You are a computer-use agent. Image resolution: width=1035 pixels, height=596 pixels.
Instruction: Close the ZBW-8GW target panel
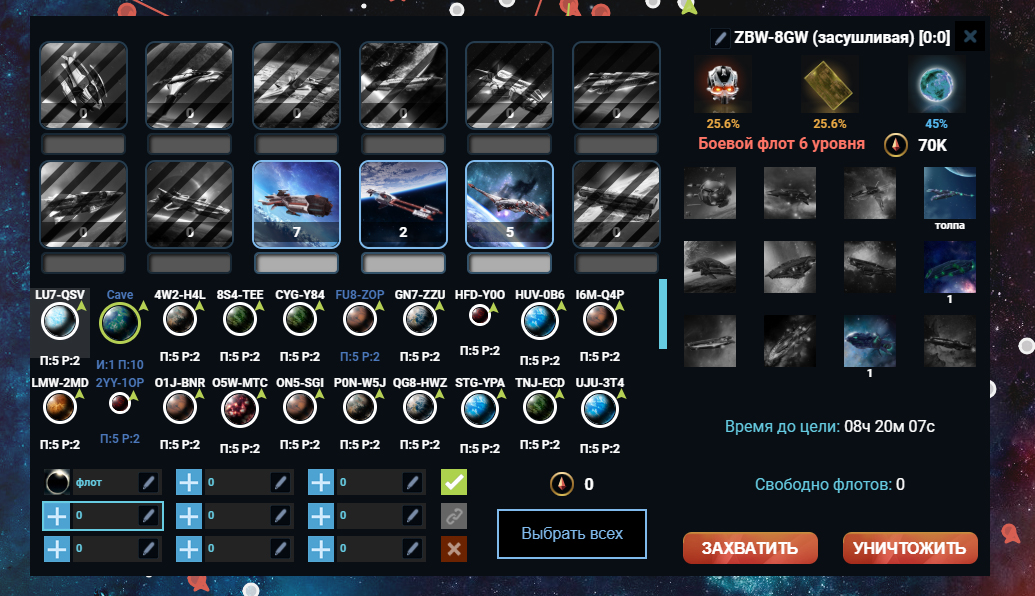[x=968, y=38]
